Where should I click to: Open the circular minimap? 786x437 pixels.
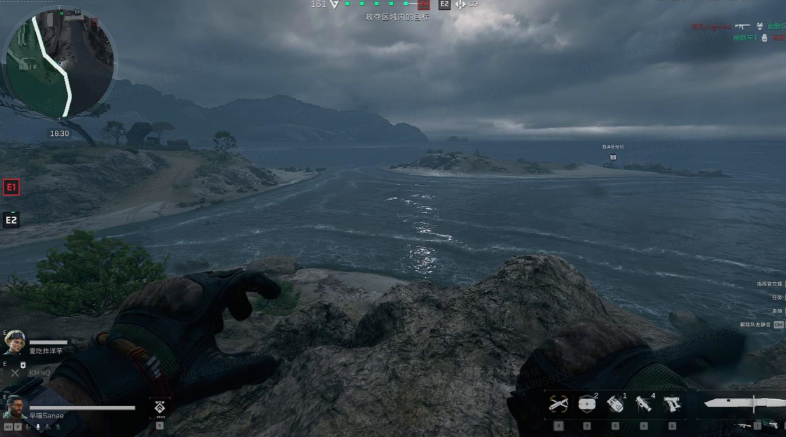pyautogui.click(x=59, y=62)
